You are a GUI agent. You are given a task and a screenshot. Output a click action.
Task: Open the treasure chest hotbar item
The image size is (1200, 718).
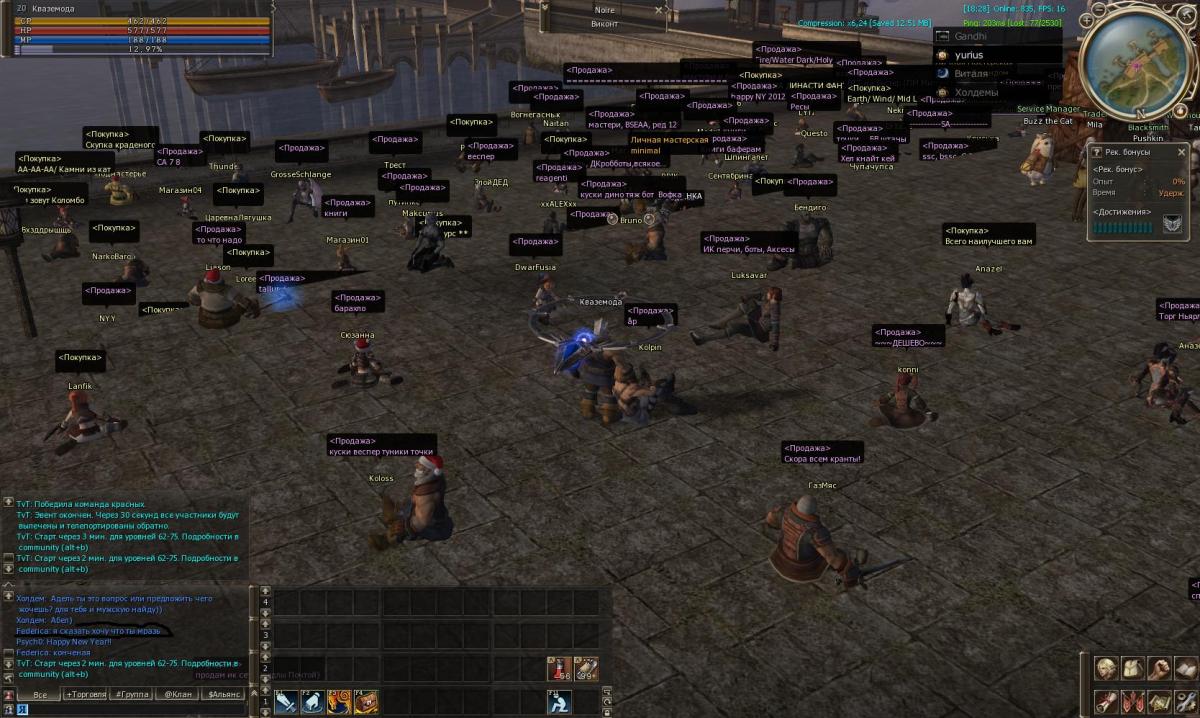point(364,702)
